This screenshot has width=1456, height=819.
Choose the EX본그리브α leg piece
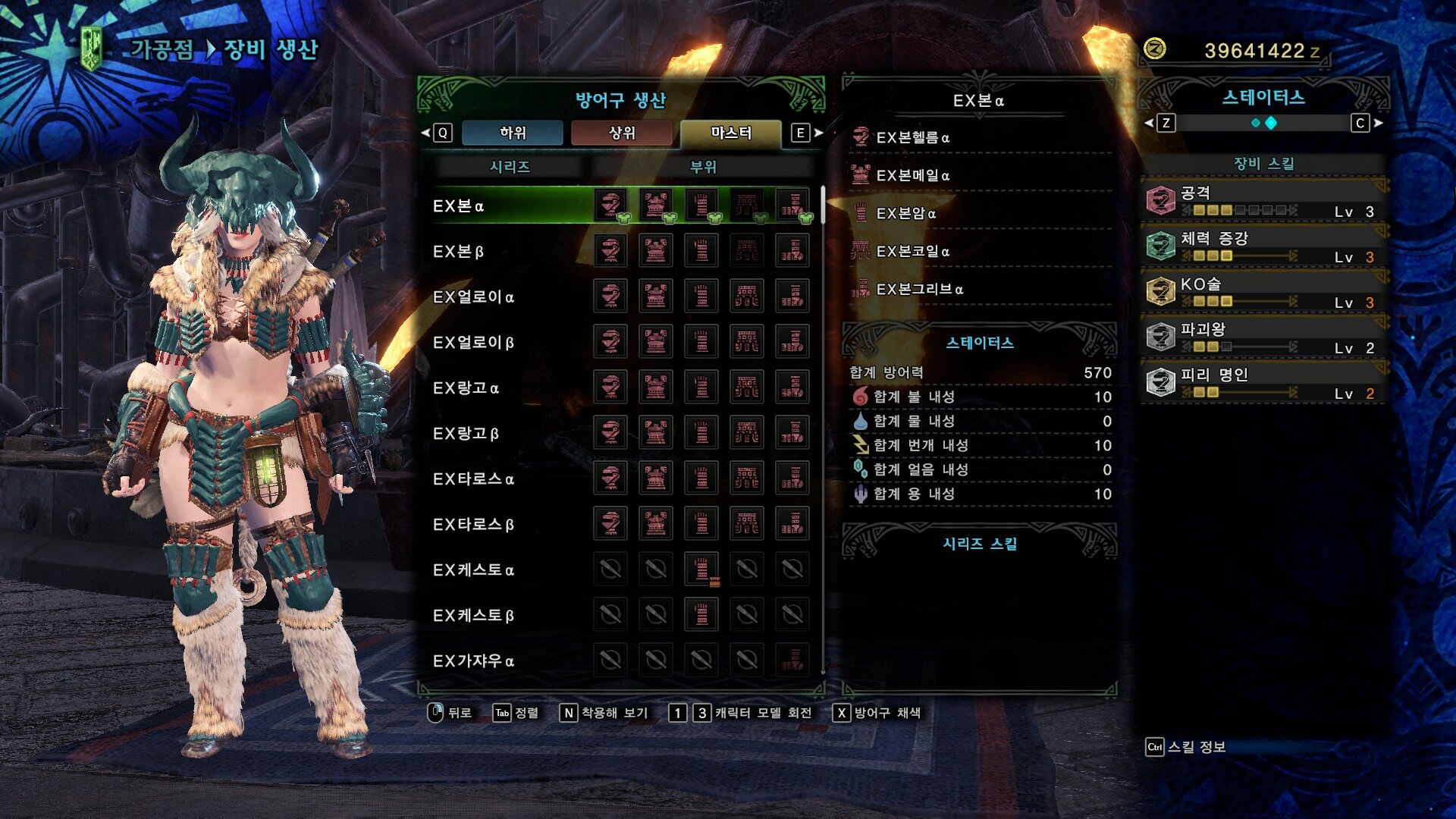pos(920,289)
